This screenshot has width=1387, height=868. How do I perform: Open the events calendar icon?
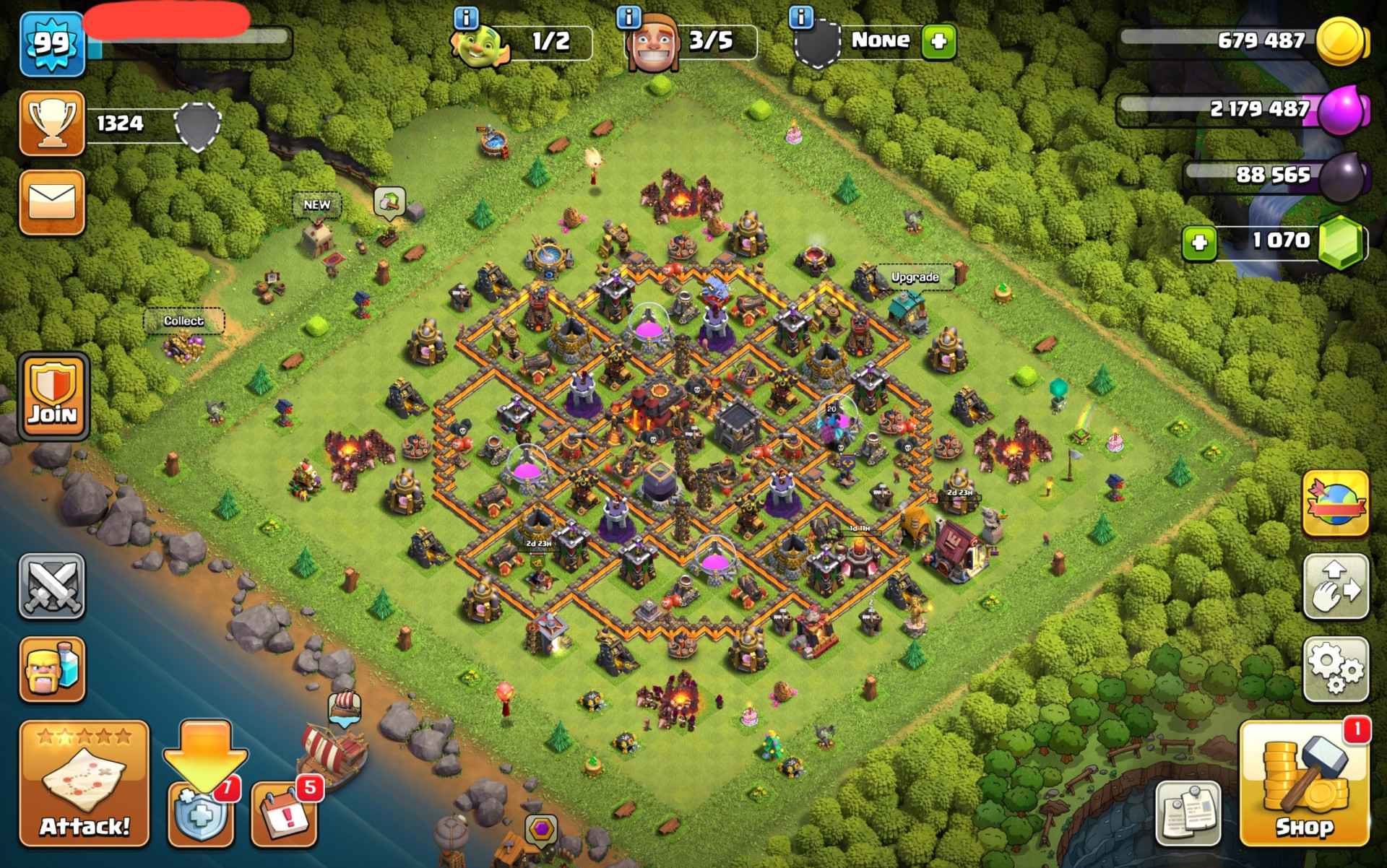[x=284, y=813]
